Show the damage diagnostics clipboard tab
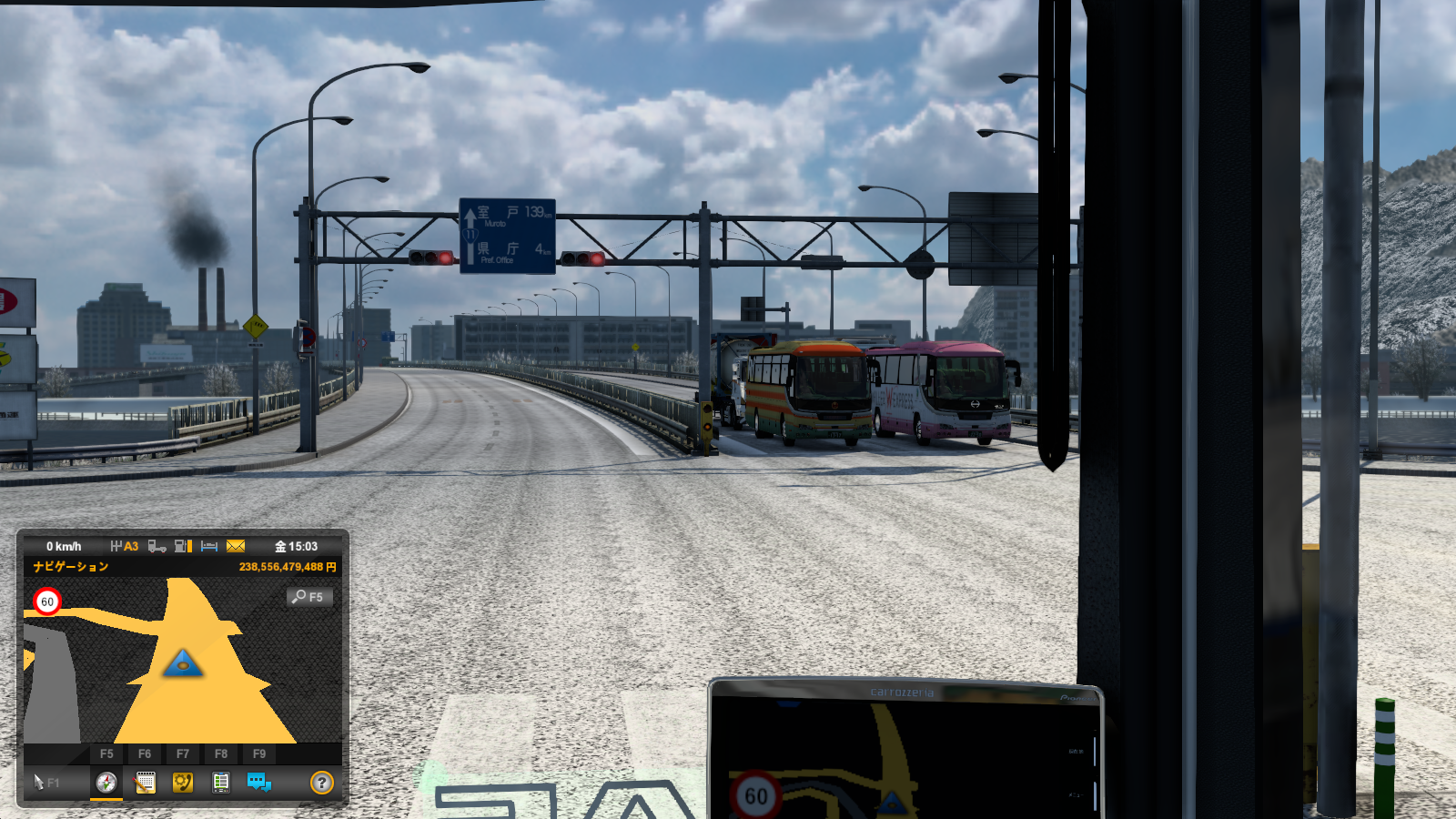 tap(221, 783)
